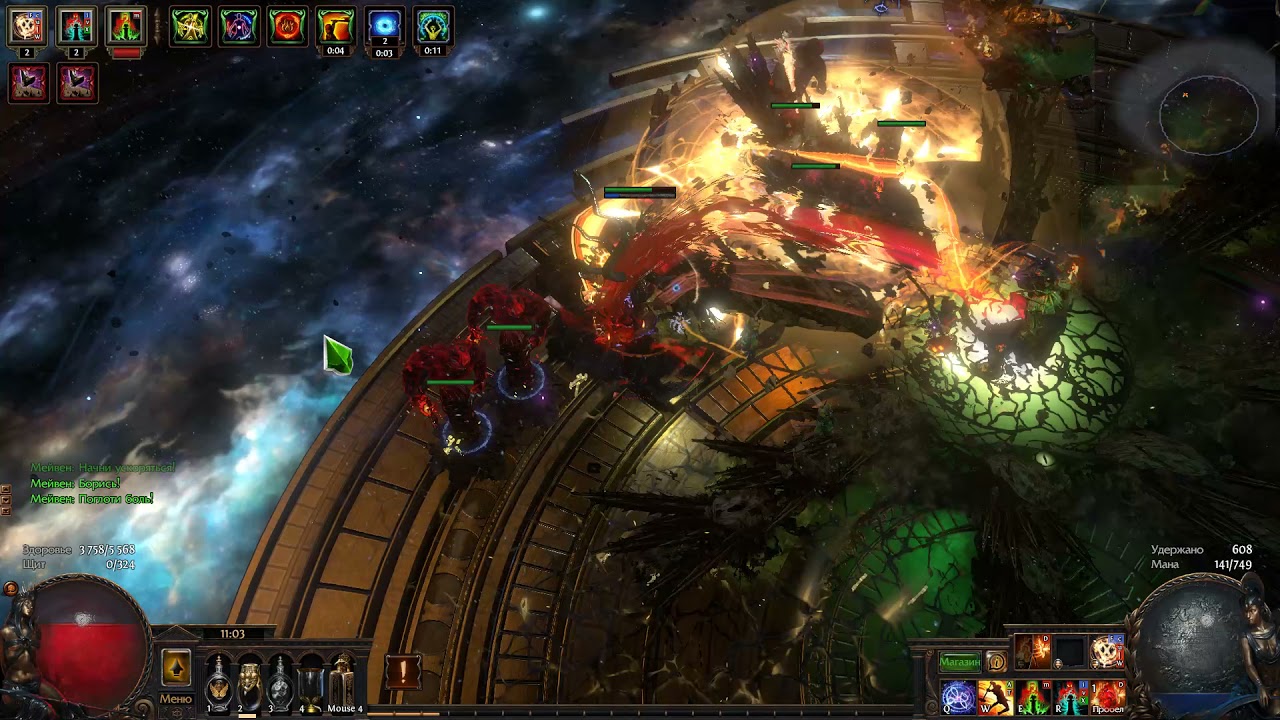Screen dimensions: 1280x720
Task: Activate the Пробел red orb skill
Action: click(x=1107, y=695)
